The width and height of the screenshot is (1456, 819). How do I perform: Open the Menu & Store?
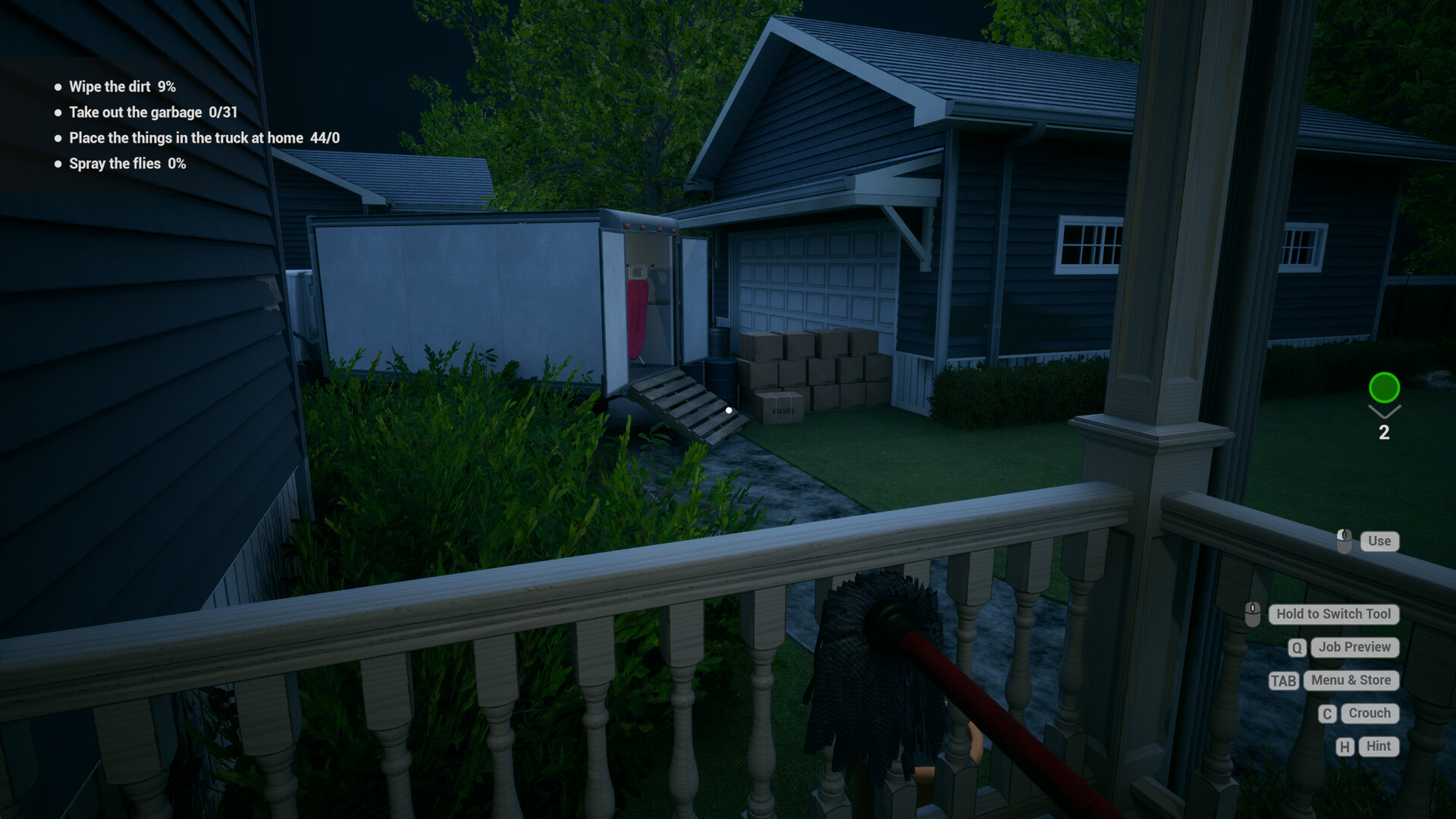(x=1351, y=680)
